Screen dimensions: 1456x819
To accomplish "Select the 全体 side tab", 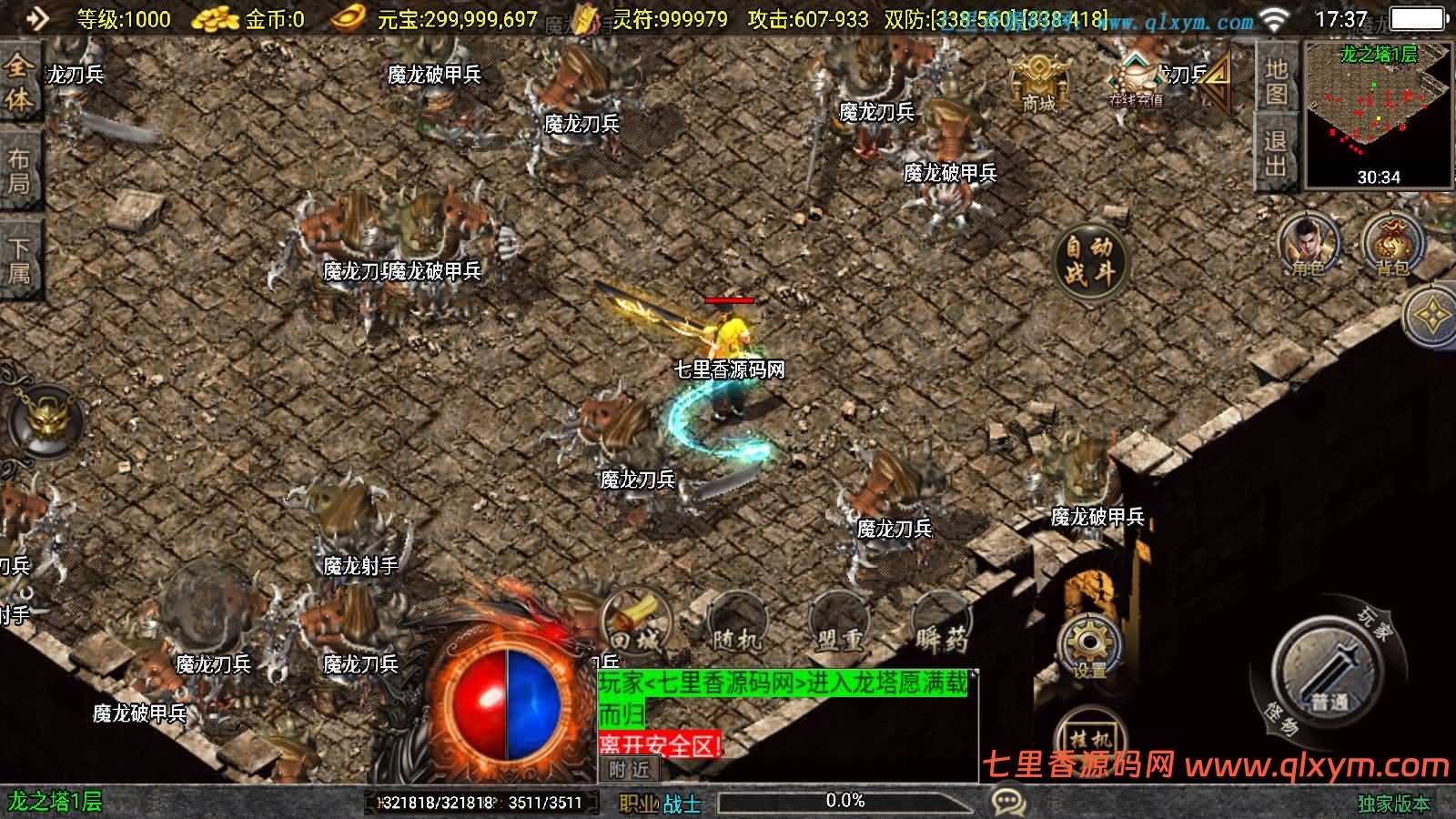I will (x=19, y=84).
